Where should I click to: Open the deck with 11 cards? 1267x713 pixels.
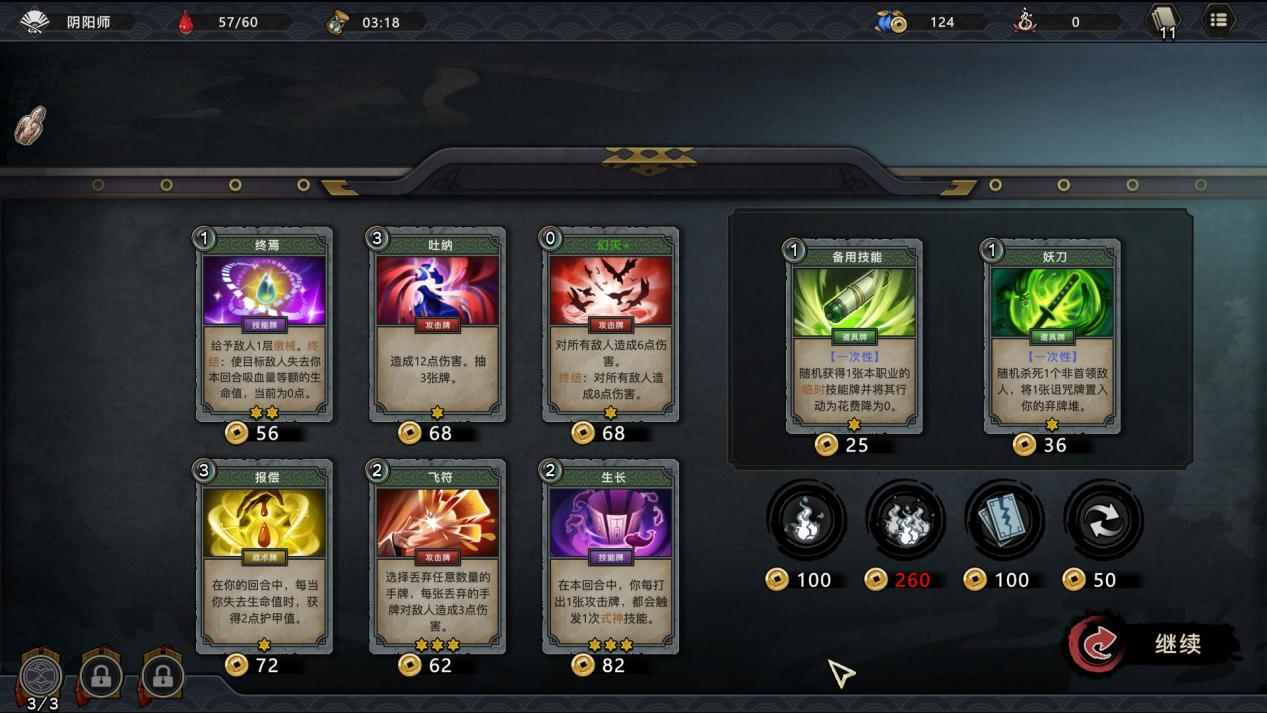[x=1164, y=20]
